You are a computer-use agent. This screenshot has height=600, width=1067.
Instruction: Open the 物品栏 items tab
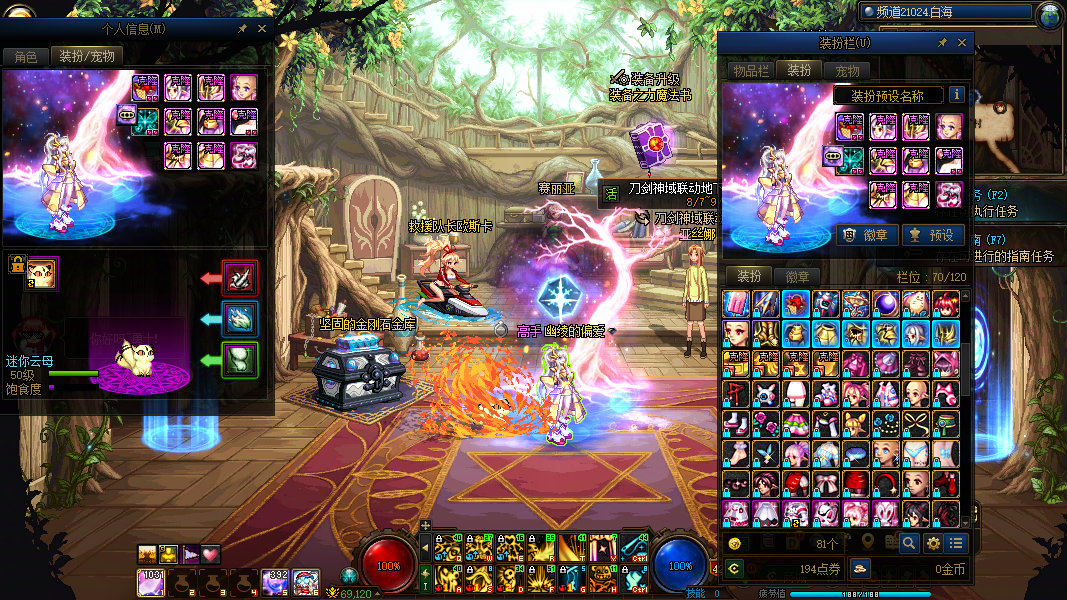750,70
